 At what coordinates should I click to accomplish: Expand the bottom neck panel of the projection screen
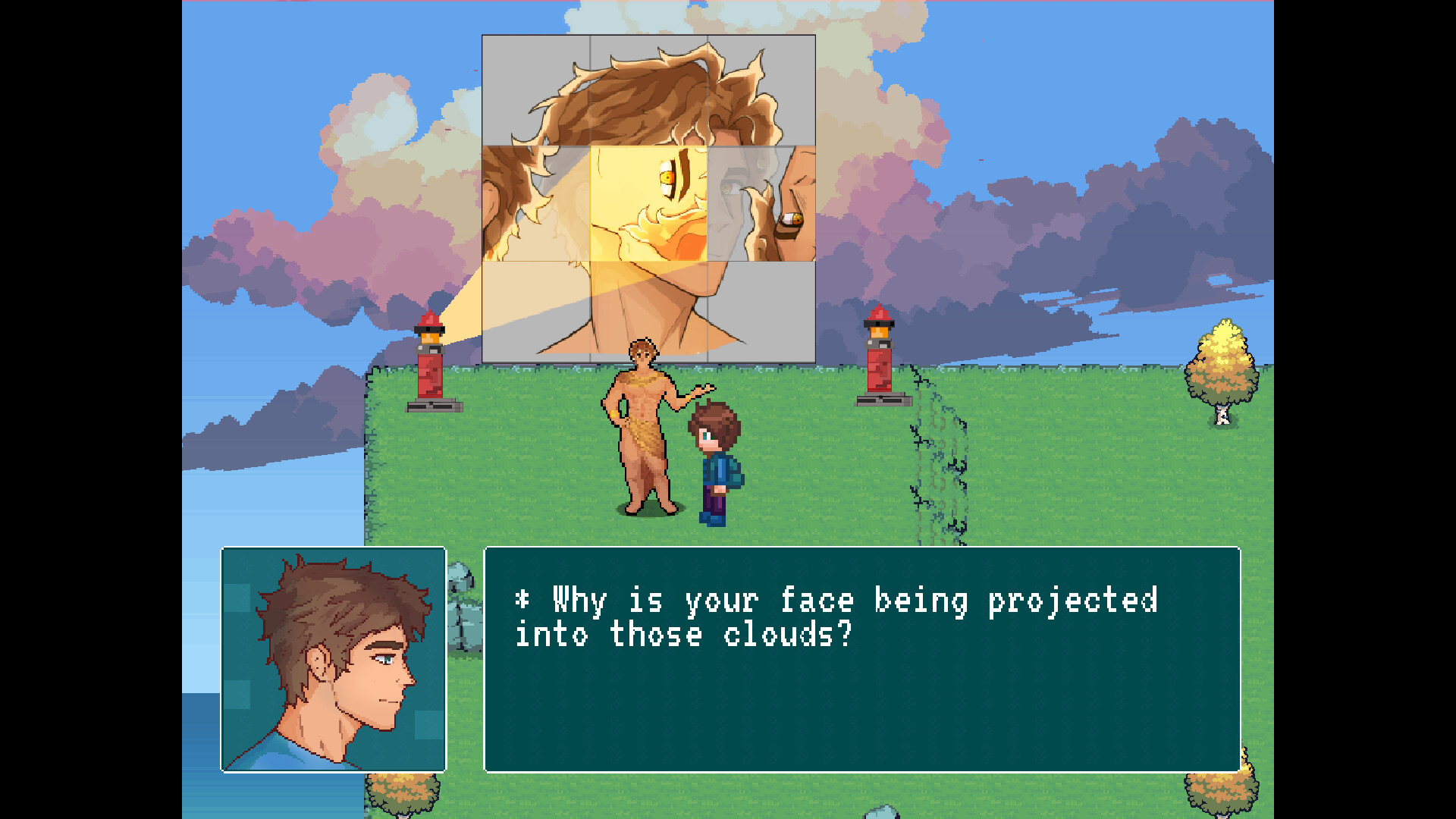point(648,311)
